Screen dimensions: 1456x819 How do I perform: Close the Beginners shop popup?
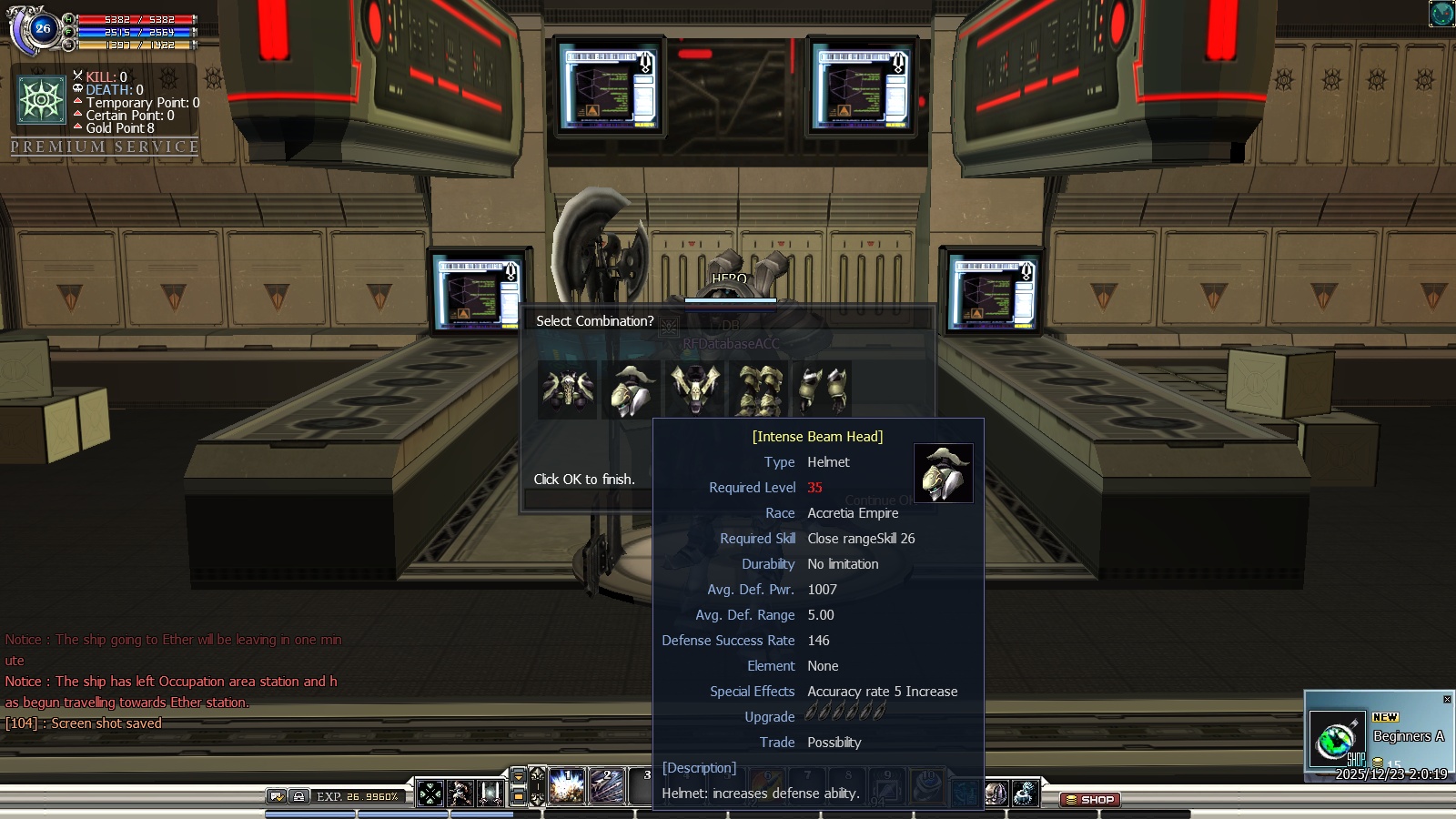coord(1447,699)
